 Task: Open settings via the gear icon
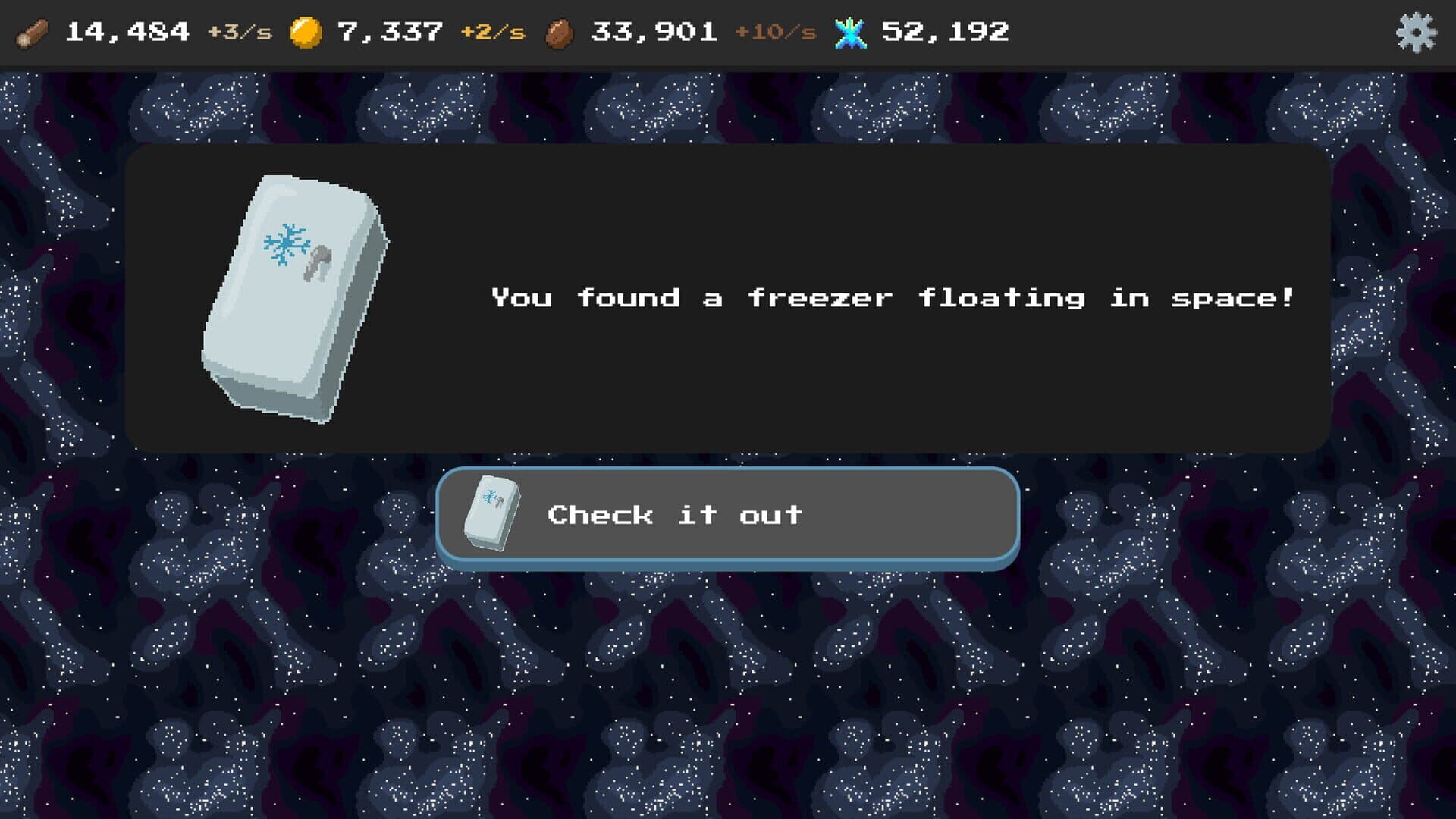pos(1415,33)
